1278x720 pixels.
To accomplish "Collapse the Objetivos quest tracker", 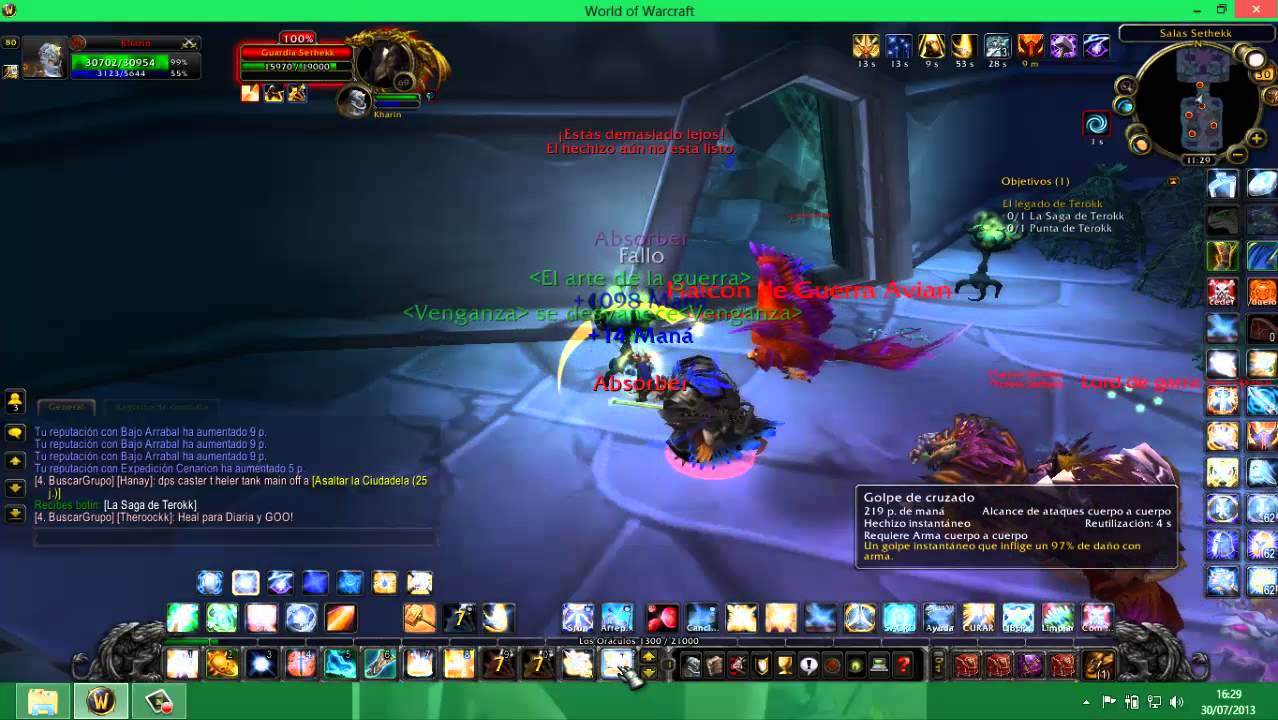I will [1173, 181].
